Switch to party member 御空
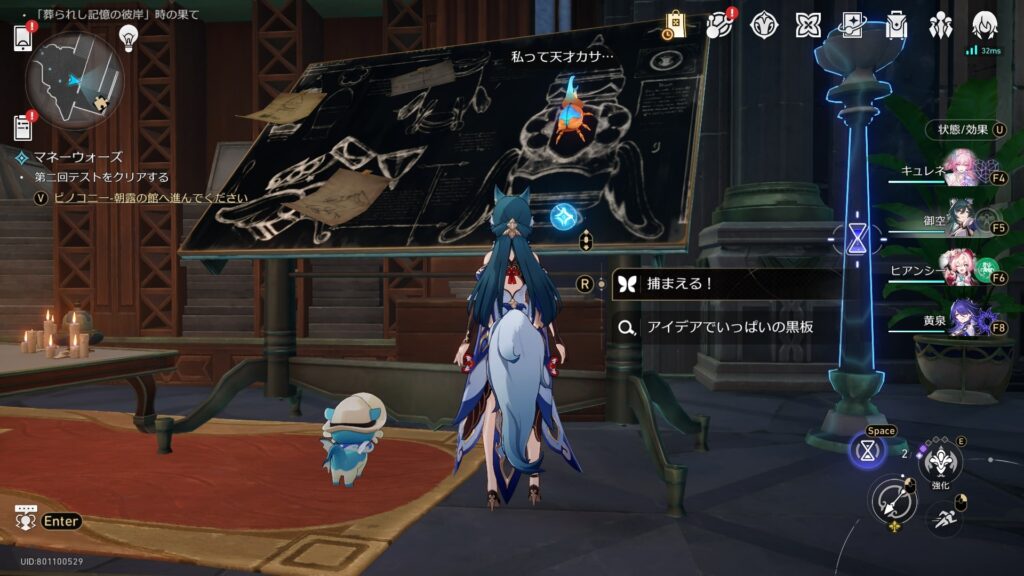Image resolution: width=1024 pixels, height=576 pixels. point(962,224)
